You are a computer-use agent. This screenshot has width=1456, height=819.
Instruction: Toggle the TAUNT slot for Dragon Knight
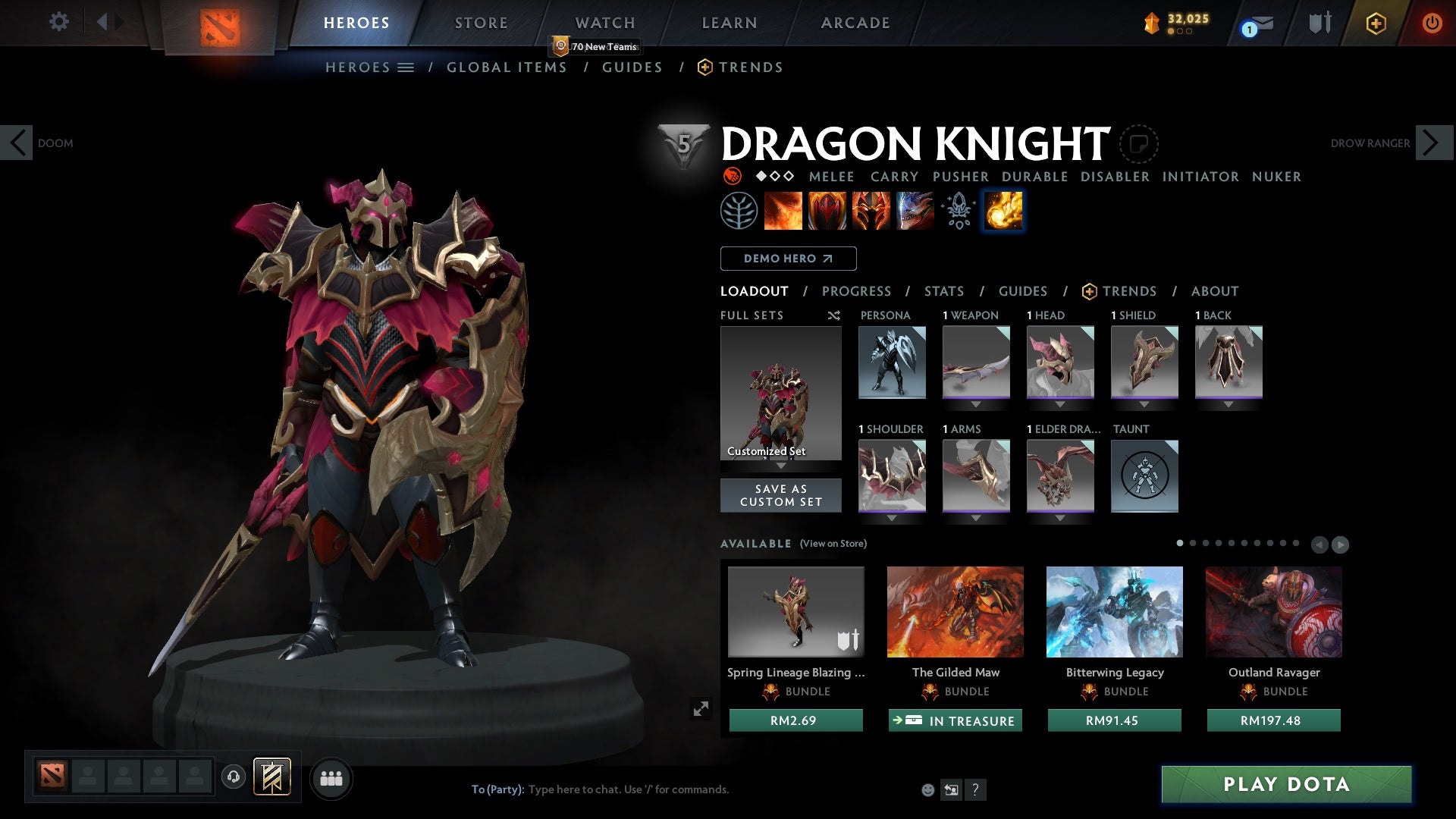click(x=1144, y=475)
